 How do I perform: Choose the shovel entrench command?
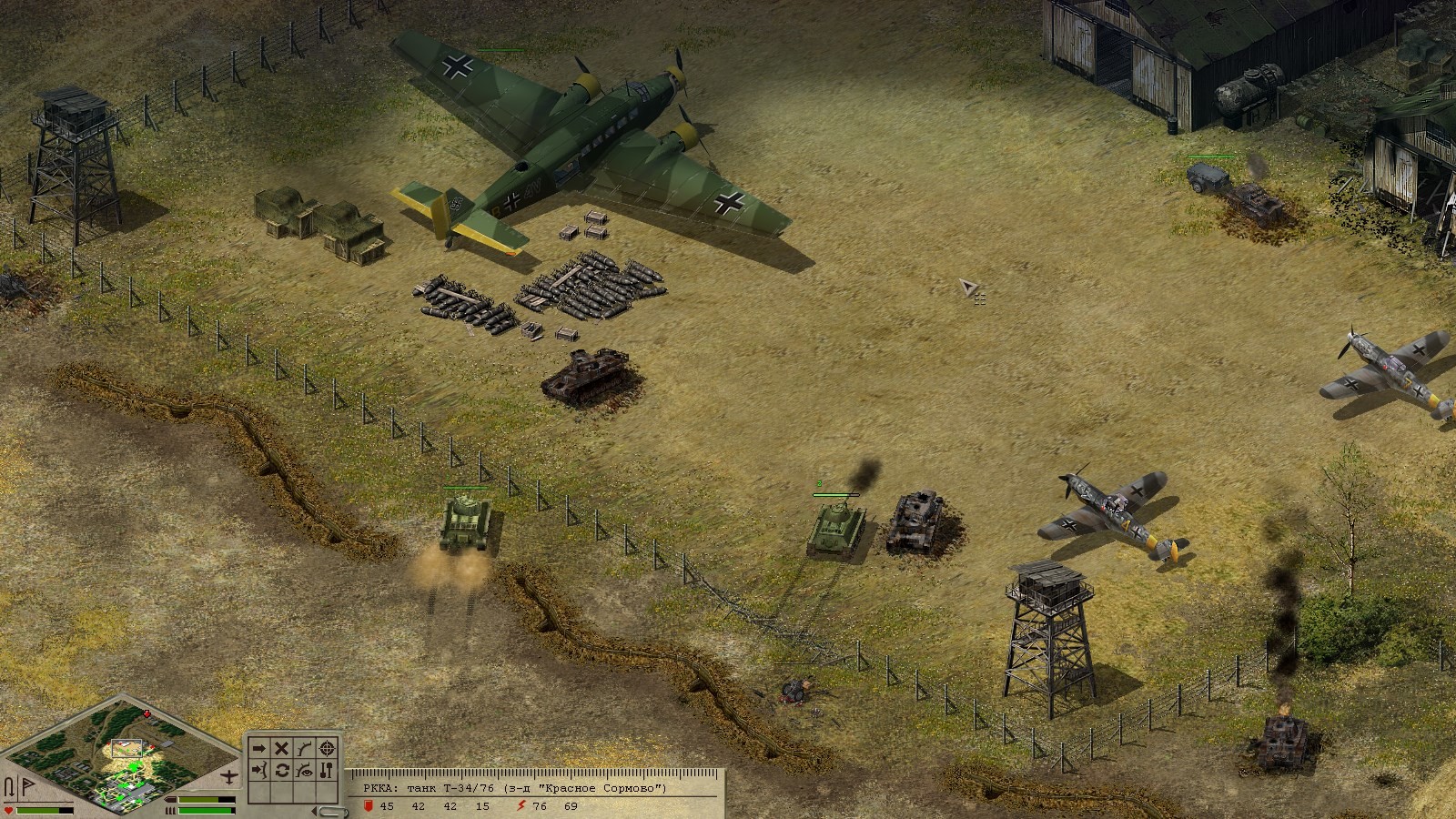[328, 771]
